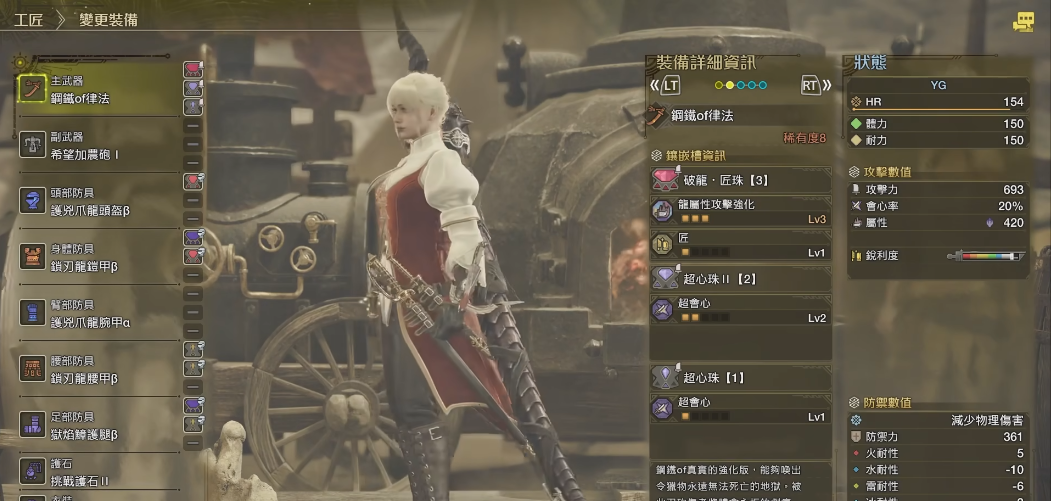Viewport: 1051px width, 501px height.
Task: Select the arm armor 護兇爪龍腕甲α entry
Action: point(98,314)
